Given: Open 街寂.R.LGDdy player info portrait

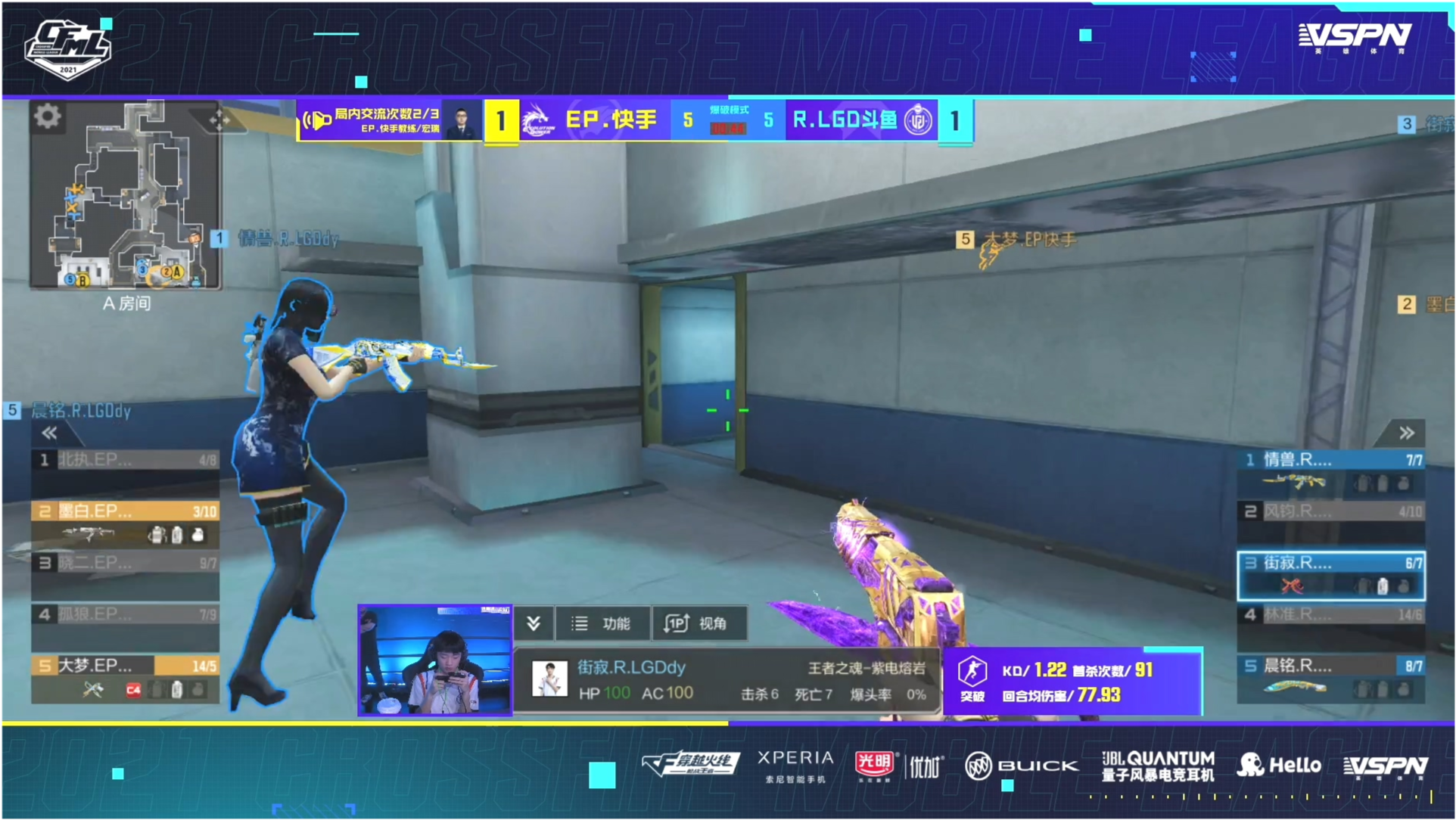Looking at the screenshot, I should [550, 679].
